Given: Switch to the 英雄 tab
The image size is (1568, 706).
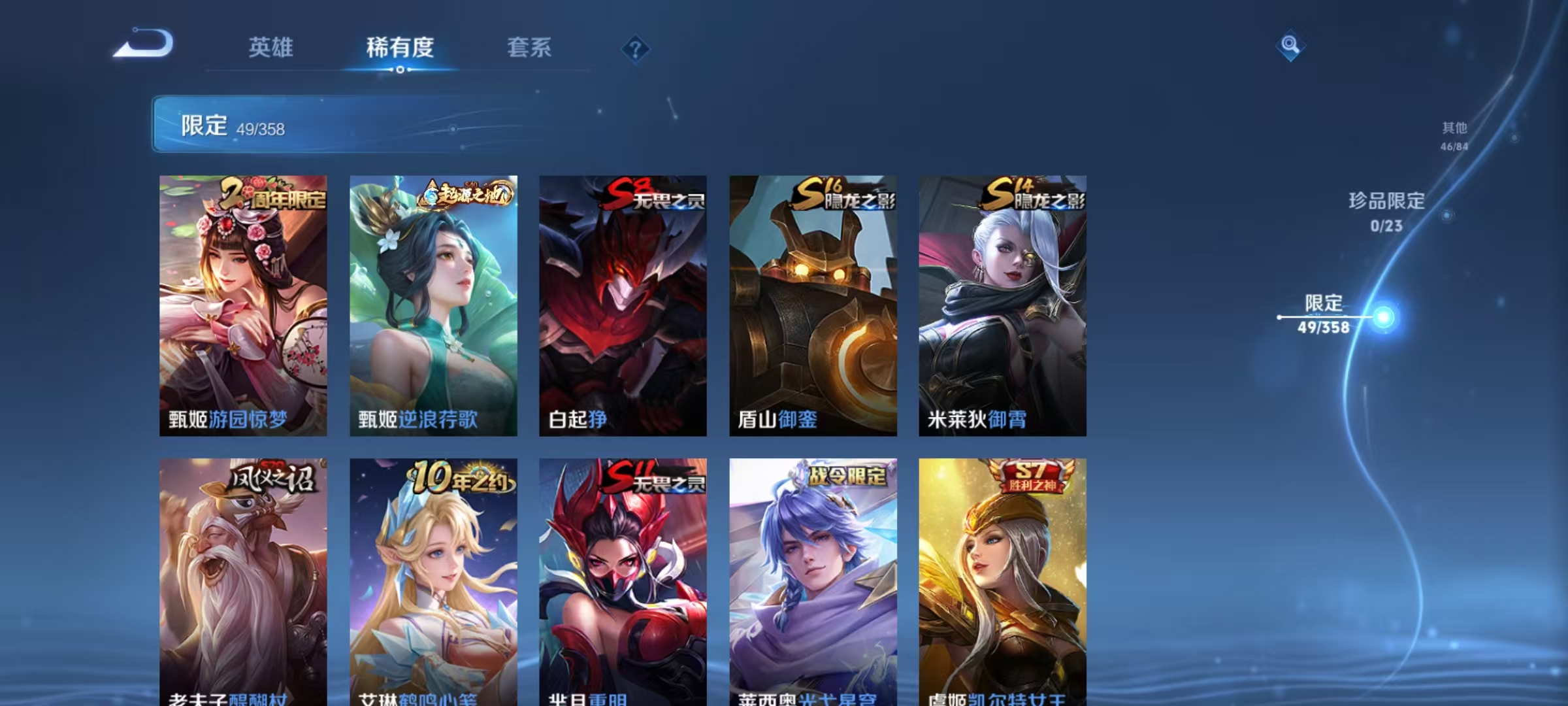Looking at the screenshot, I should [272, 48].
